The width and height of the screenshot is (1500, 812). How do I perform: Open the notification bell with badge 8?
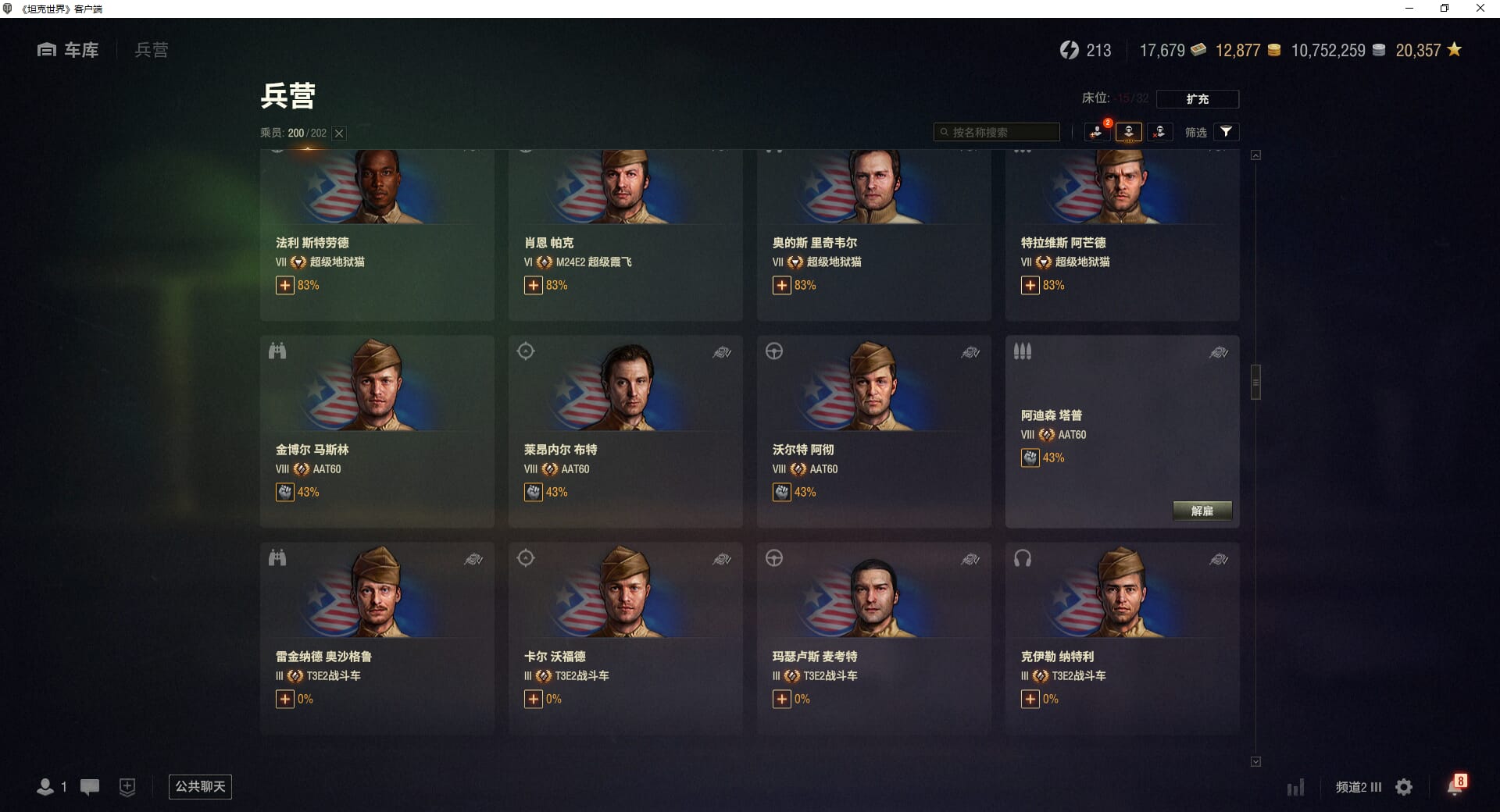[x=1455, y=786]
